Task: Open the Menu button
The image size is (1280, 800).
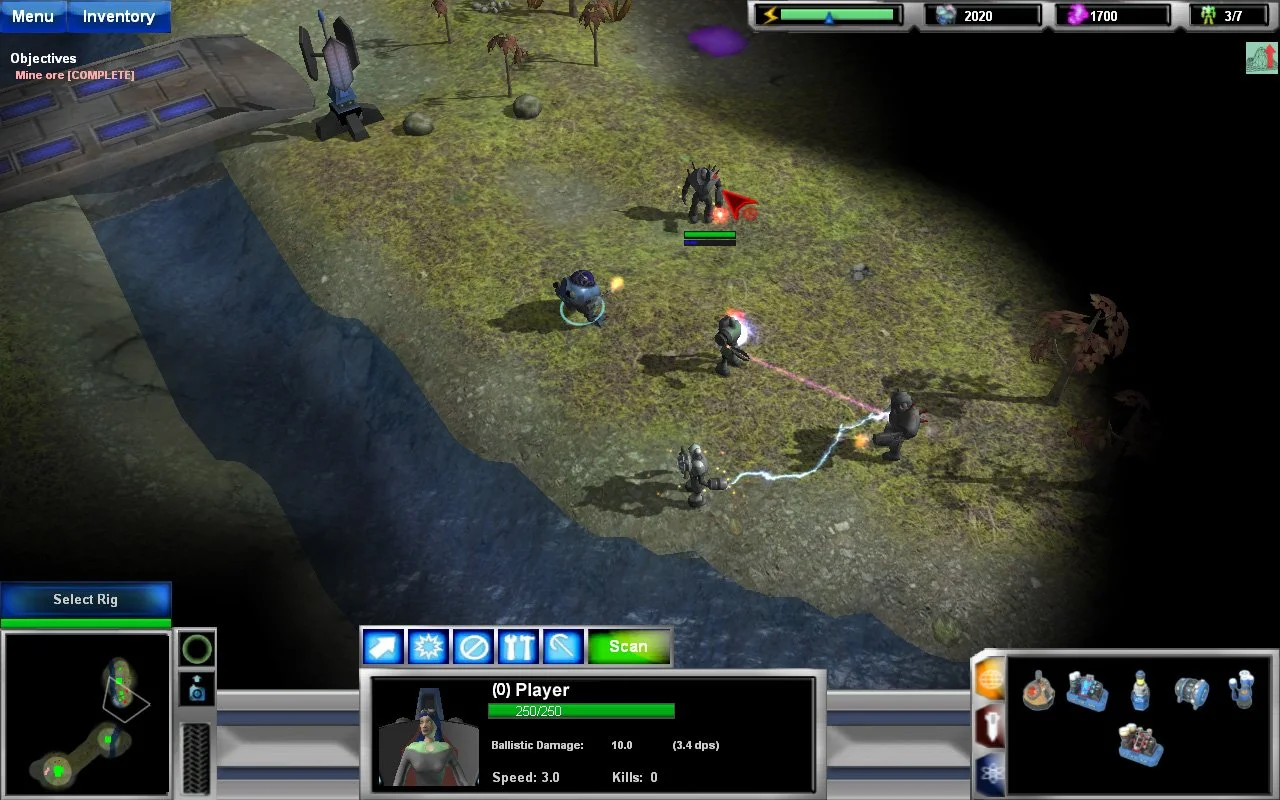Action: coord(33,16)
